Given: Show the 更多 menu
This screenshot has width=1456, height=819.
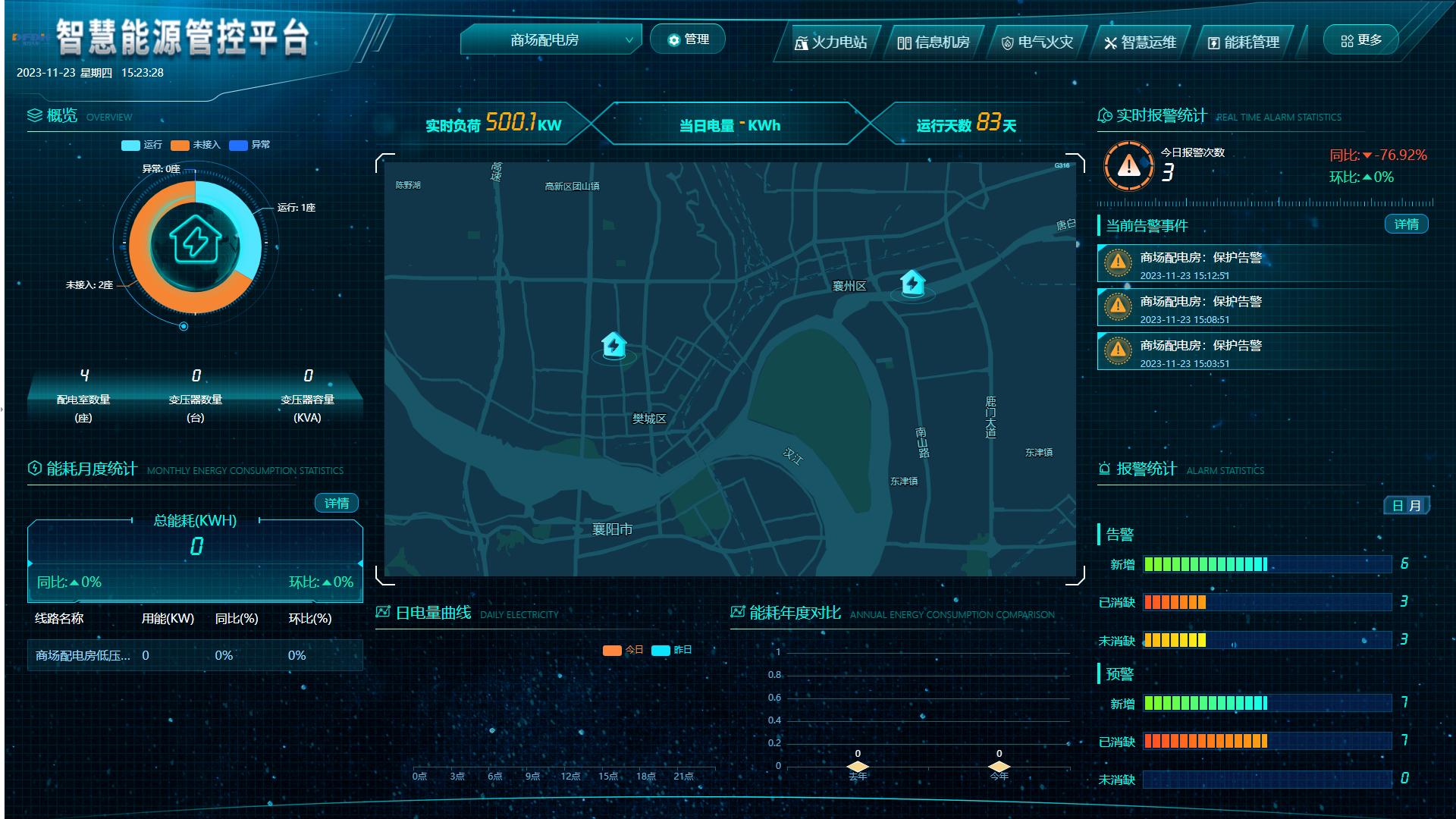Looking at the screenshot, I should click(1361, 40).
